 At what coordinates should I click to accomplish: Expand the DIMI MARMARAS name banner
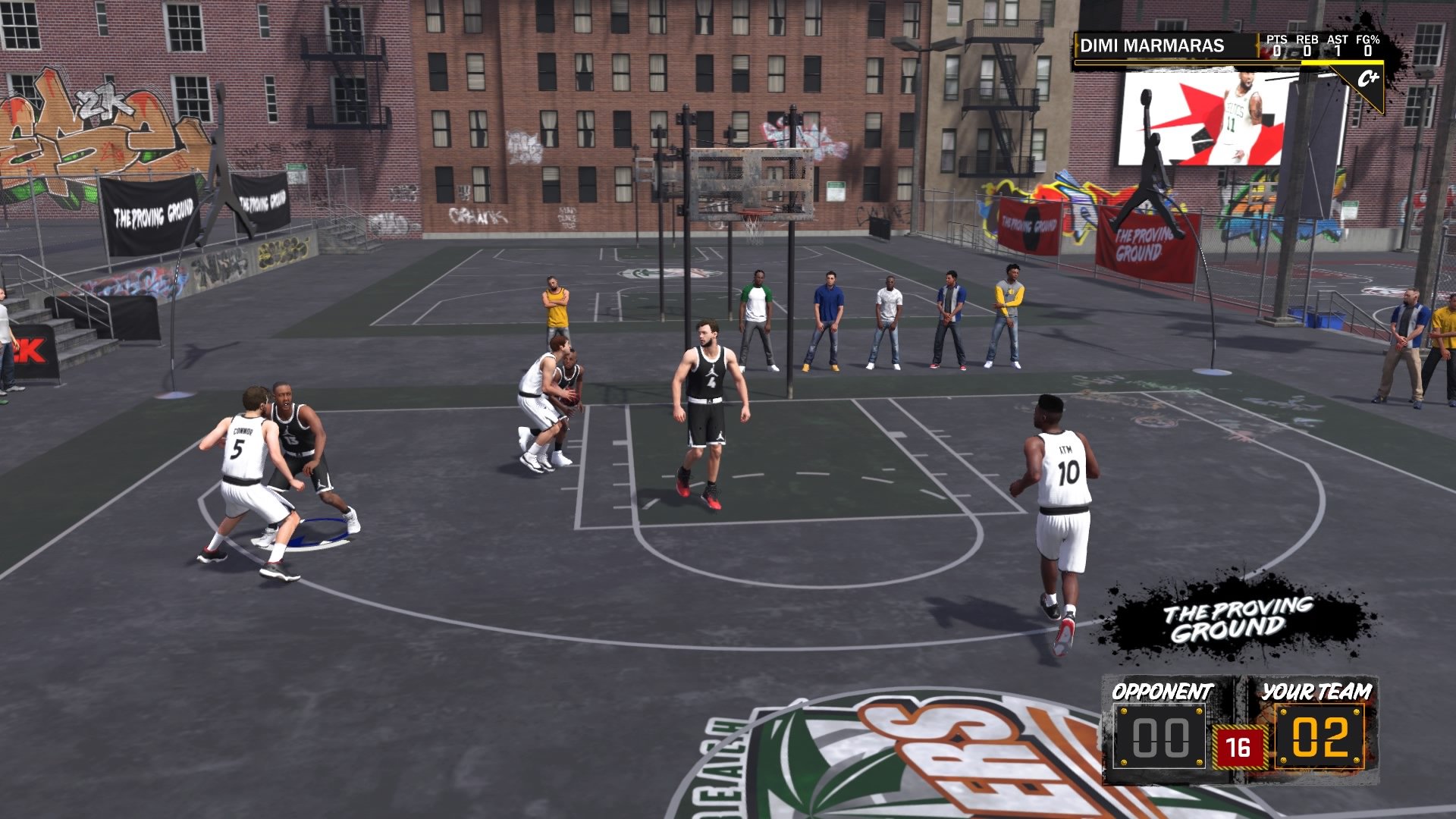[x=1153, y=43]
